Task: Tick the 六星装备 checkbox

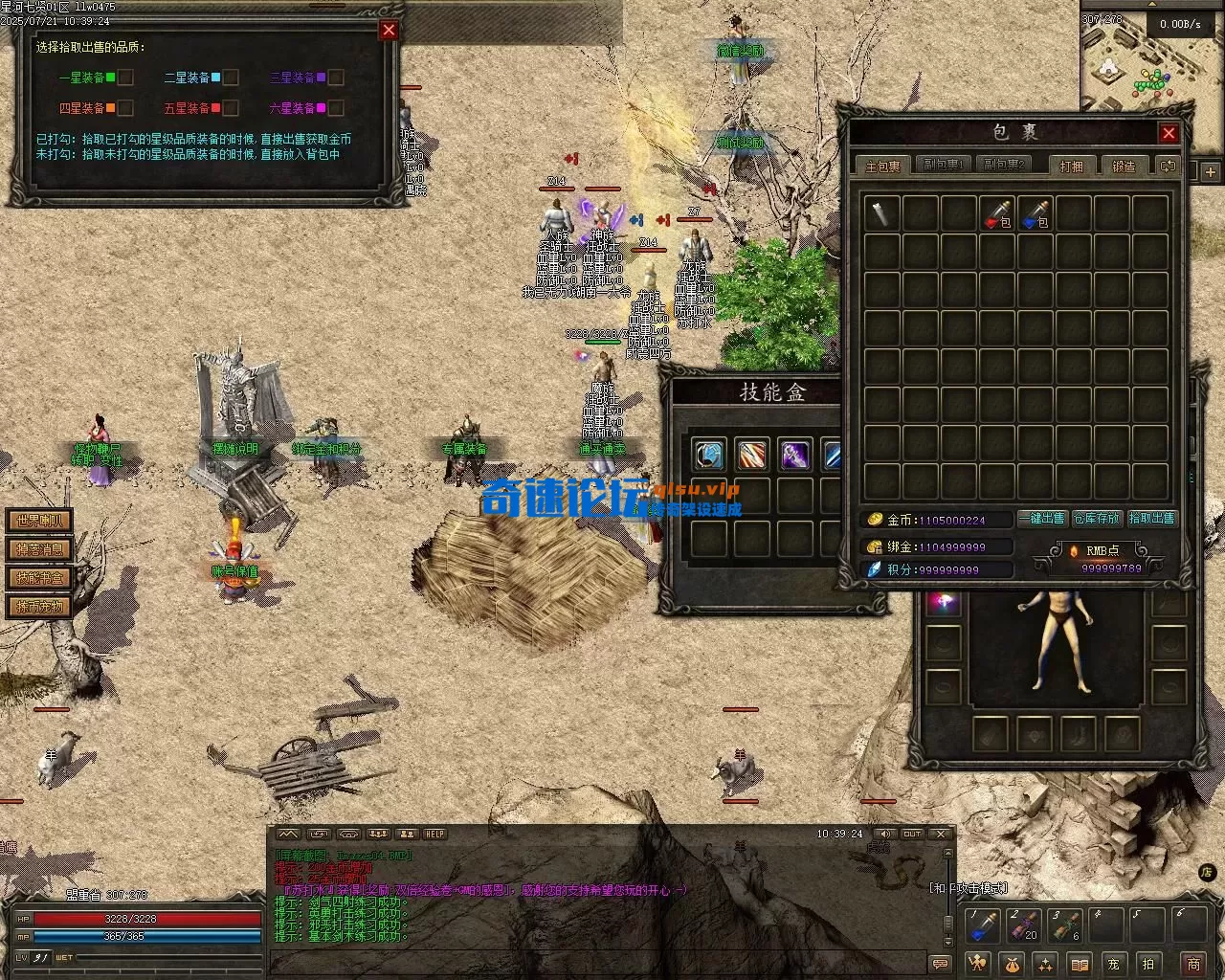Action: coord(336,108)
